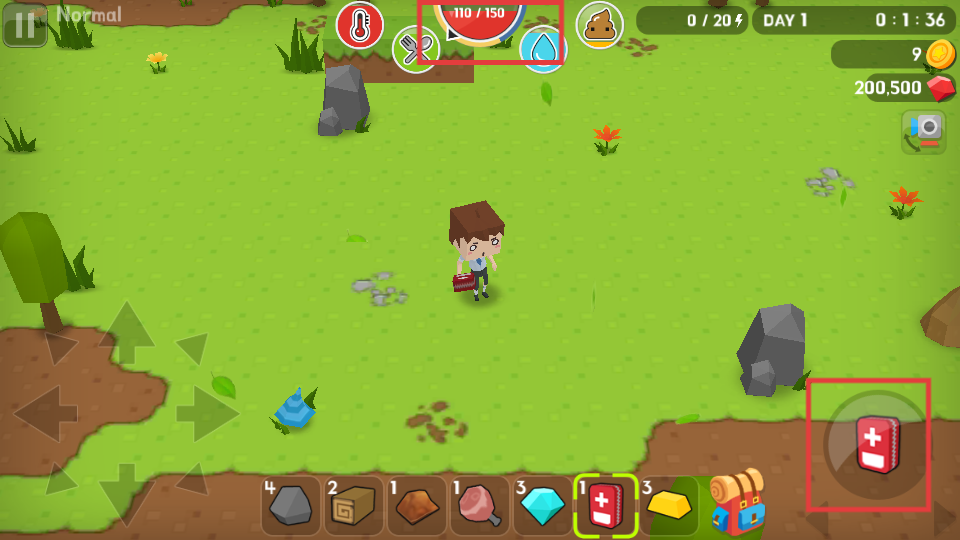960x540 pixels.
Task: Open the backpack inventory
Action: (737, 503)
